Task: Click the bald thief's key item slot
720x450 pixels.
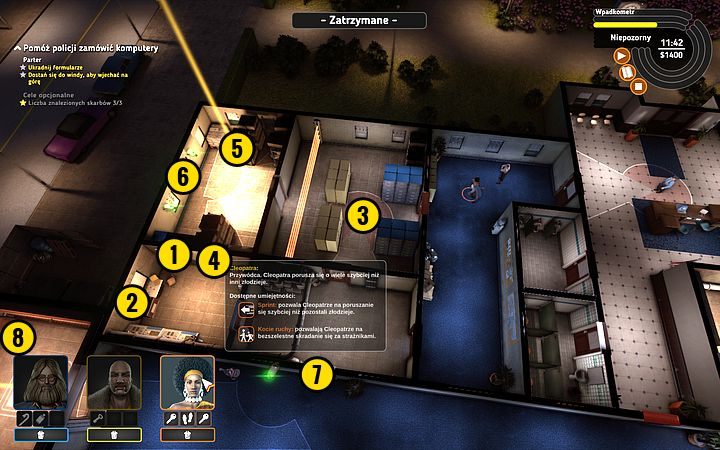Action: [96, 416]
